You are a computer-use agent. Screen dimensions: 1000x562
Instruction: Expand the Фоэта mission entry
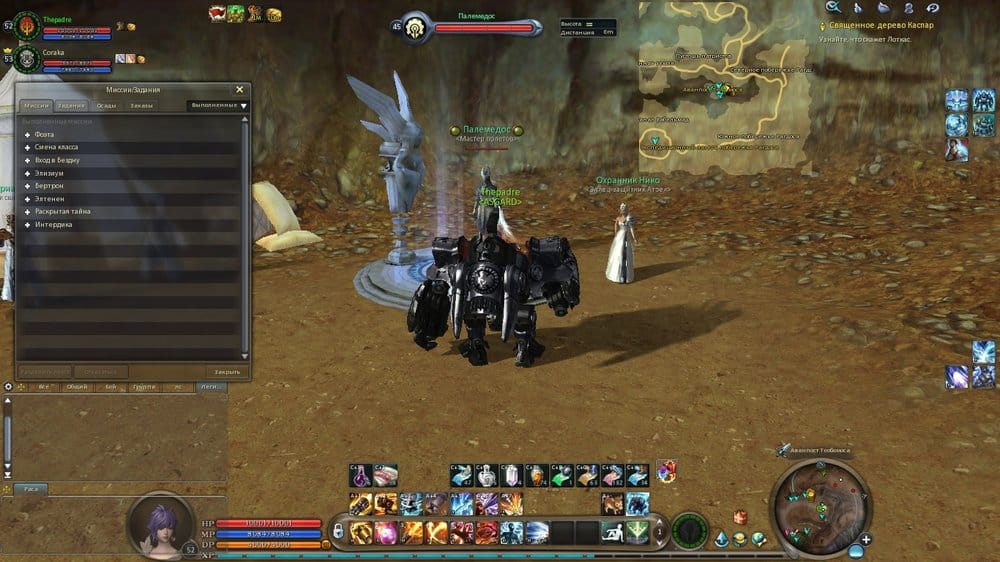tap(27, 134)
